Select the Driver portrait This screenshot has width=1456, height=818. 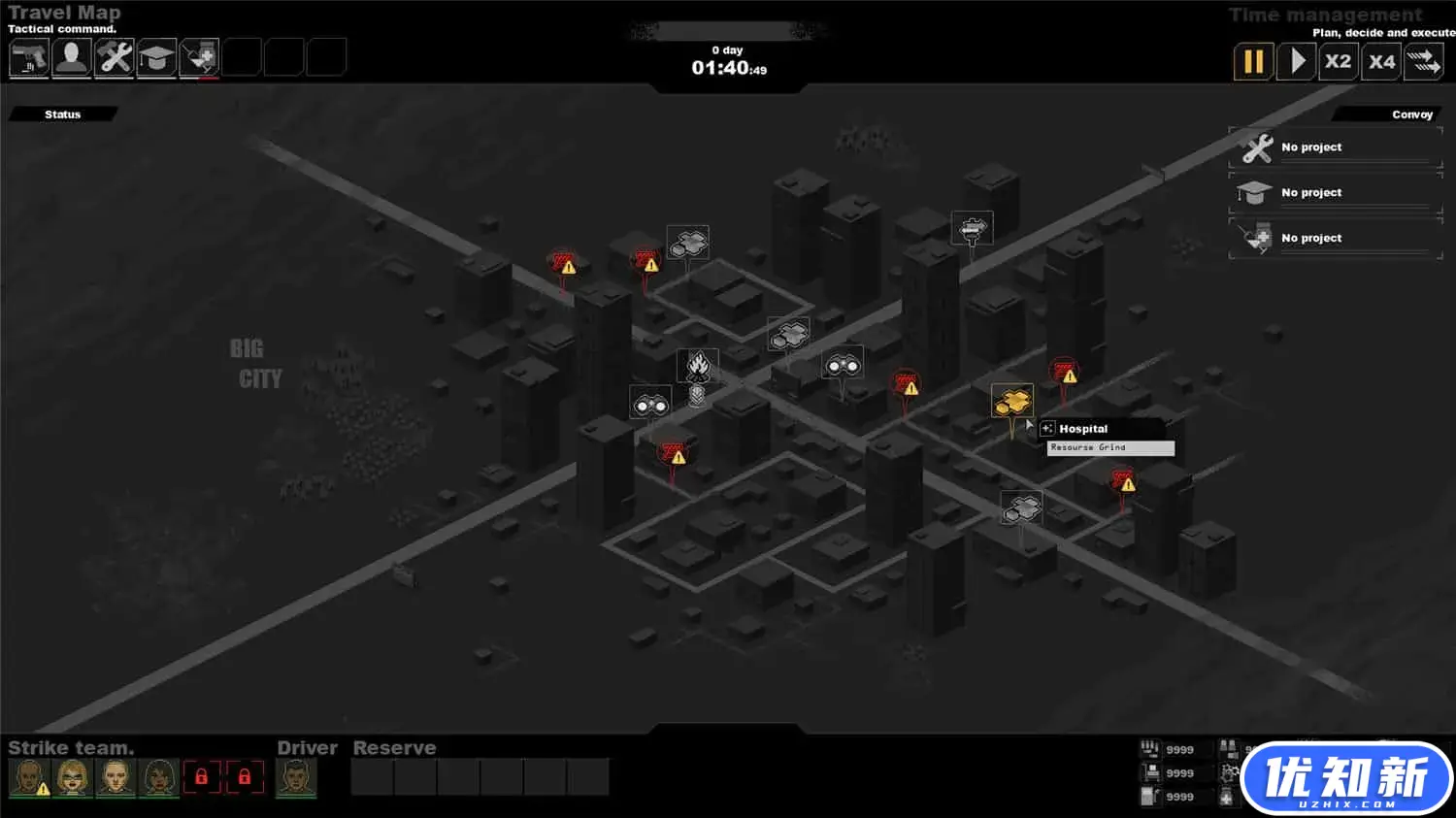[295, 776]
